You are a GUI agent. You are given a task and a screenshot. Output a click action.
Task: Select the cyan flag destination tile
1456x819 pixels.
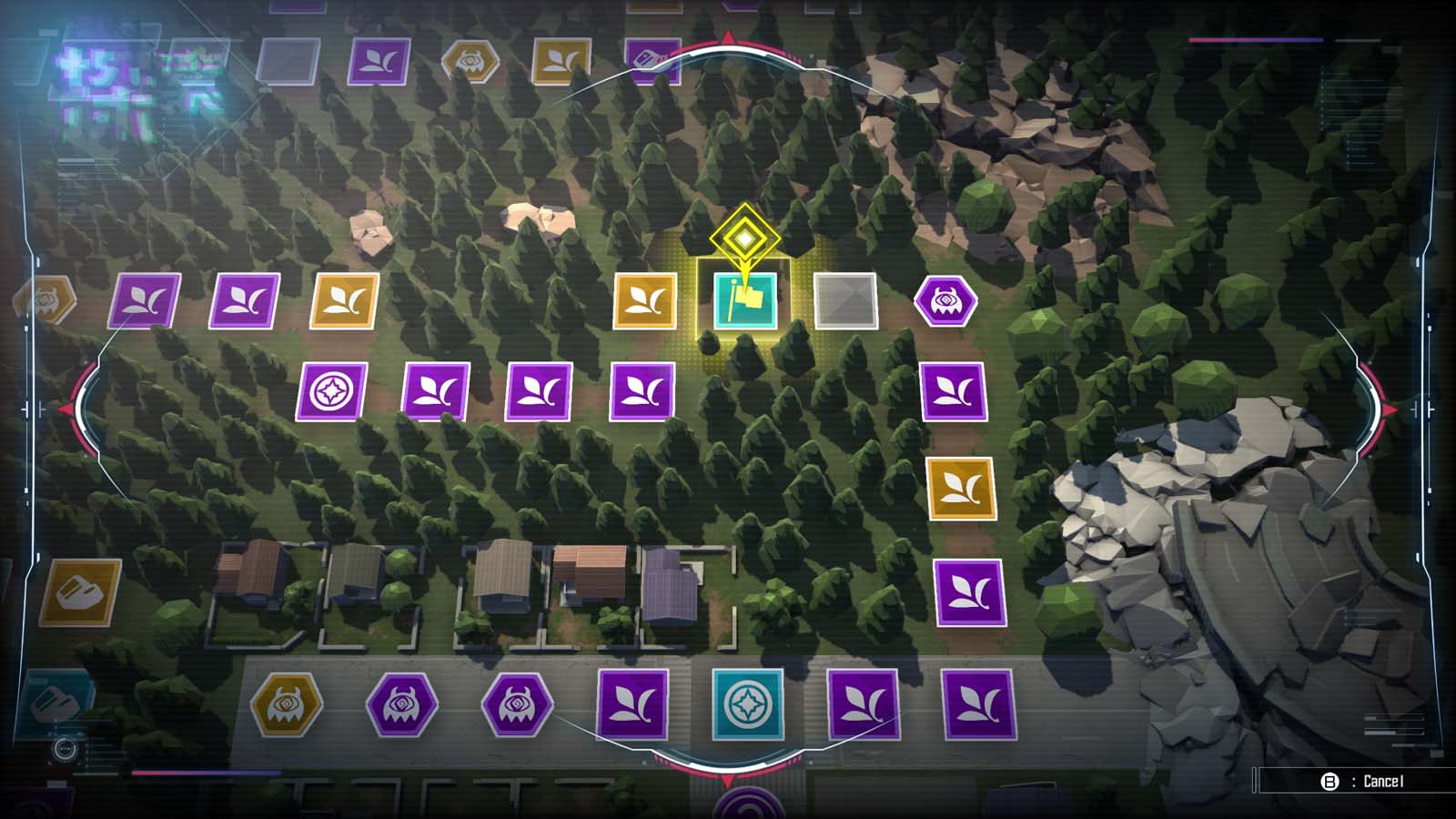[x=746, y=300]
